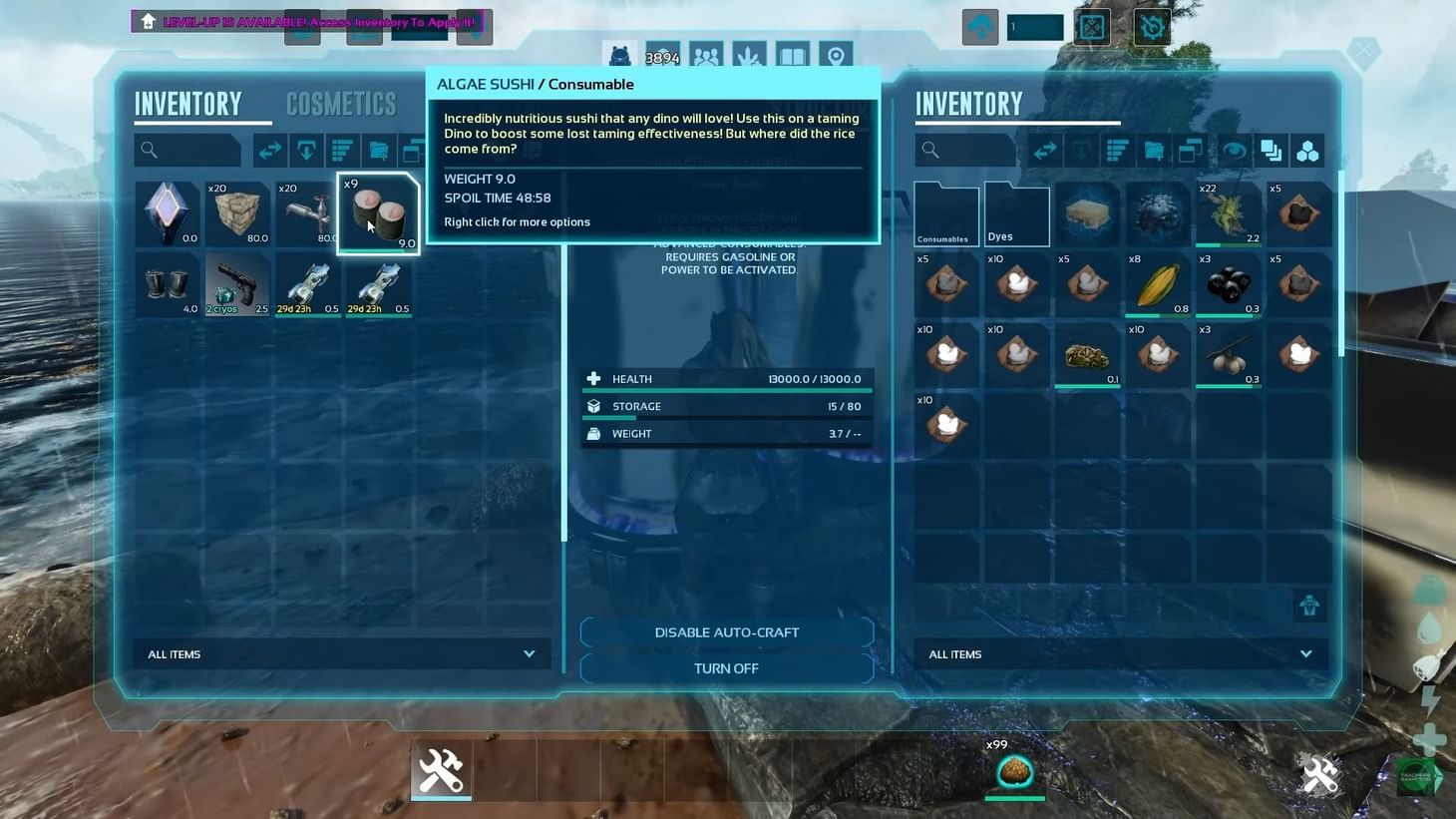Viewport: 1456px width, 819px height.
Task: Toggle the stack copy icon on the cooker toolbar
Action: (x=1271, y=150)
